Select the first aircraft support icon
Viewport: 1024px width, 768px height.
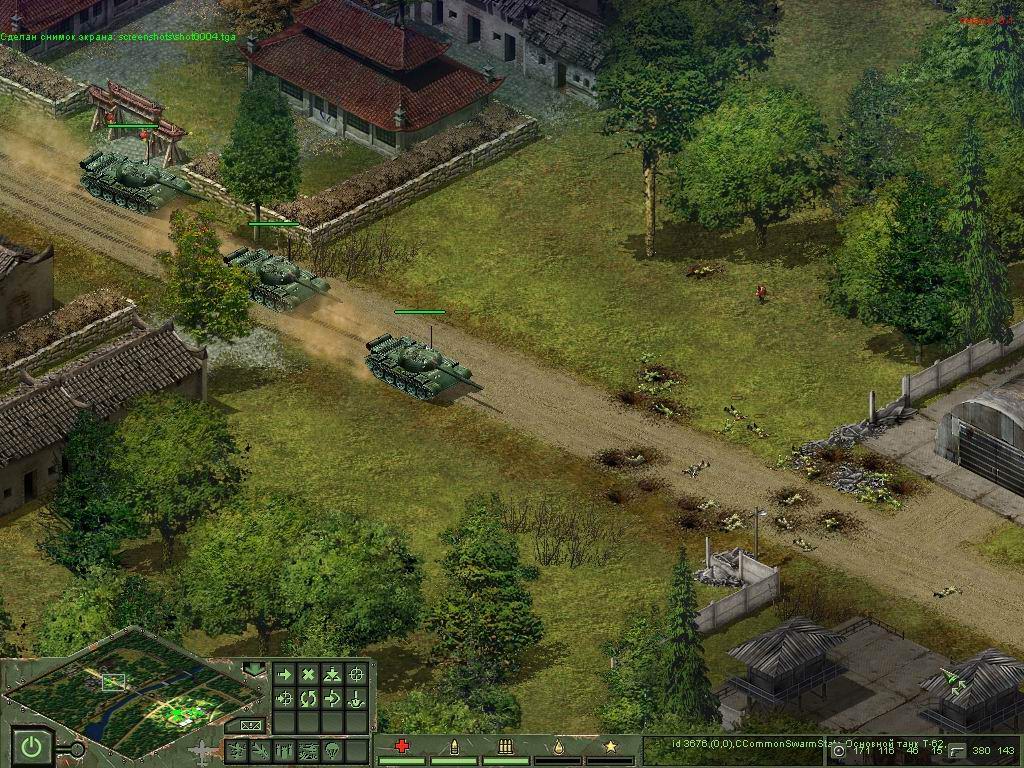237,750
